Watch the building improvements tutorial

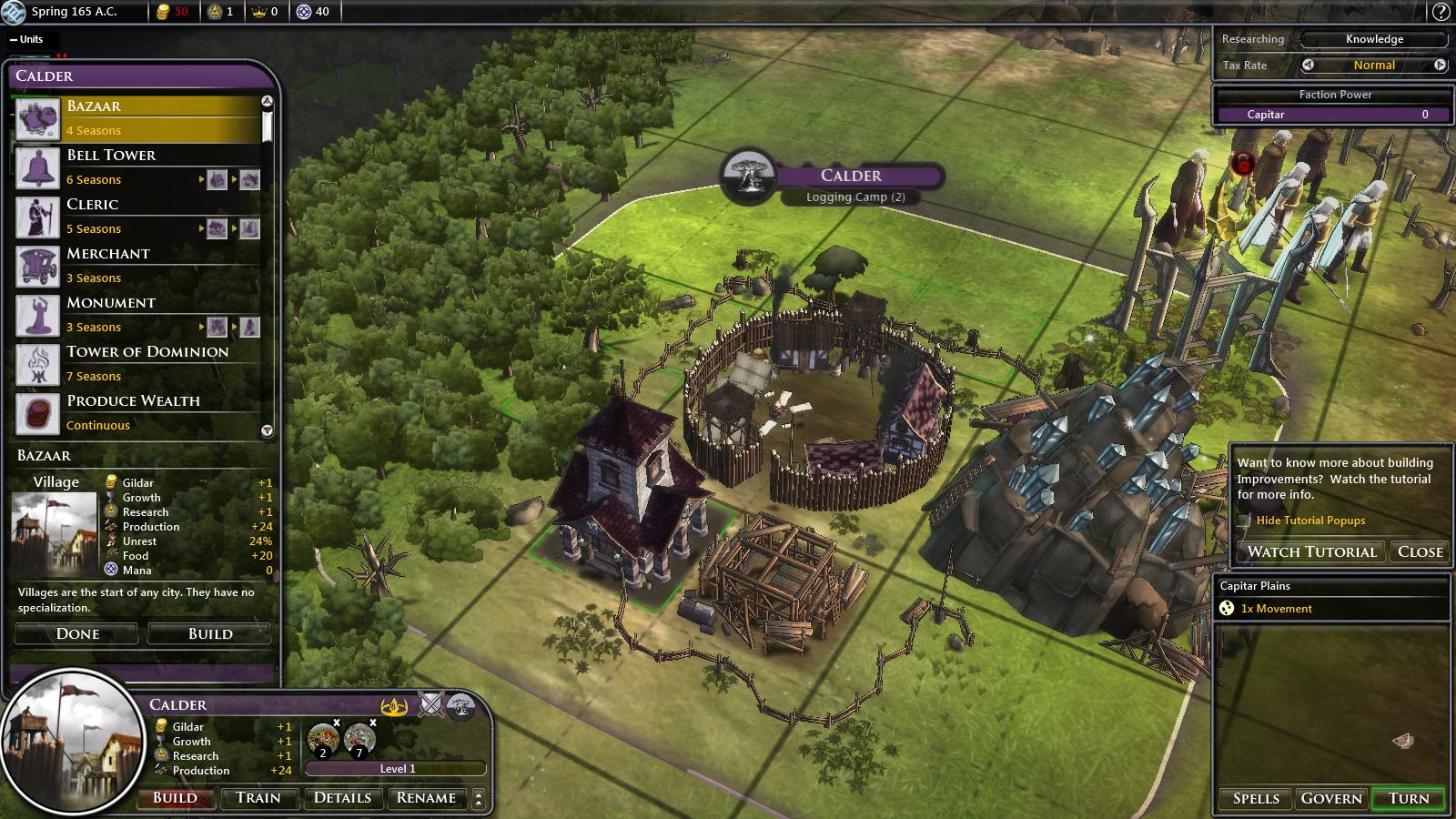pyautogui.click(x=1311, y=551)
